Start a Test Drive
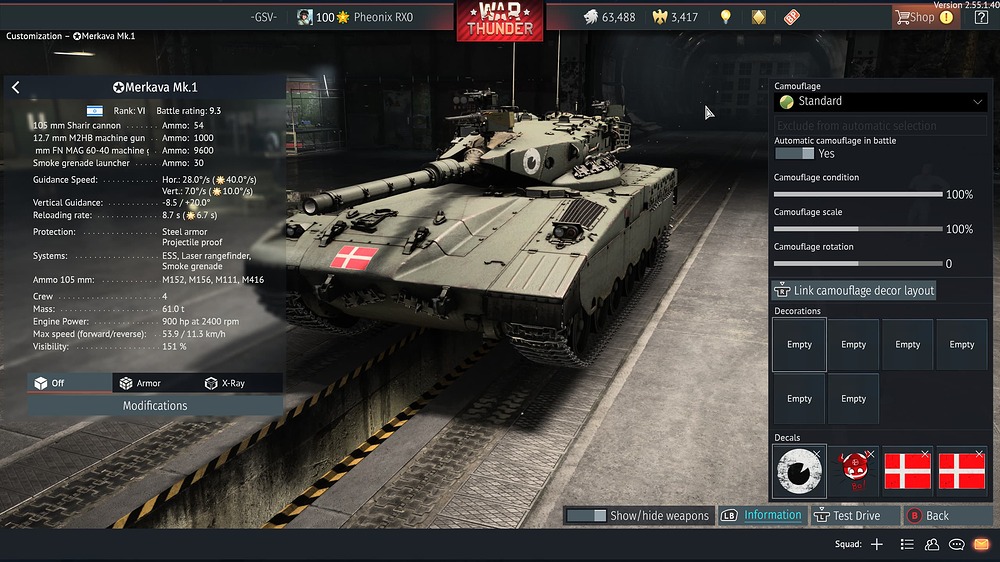 848,516
